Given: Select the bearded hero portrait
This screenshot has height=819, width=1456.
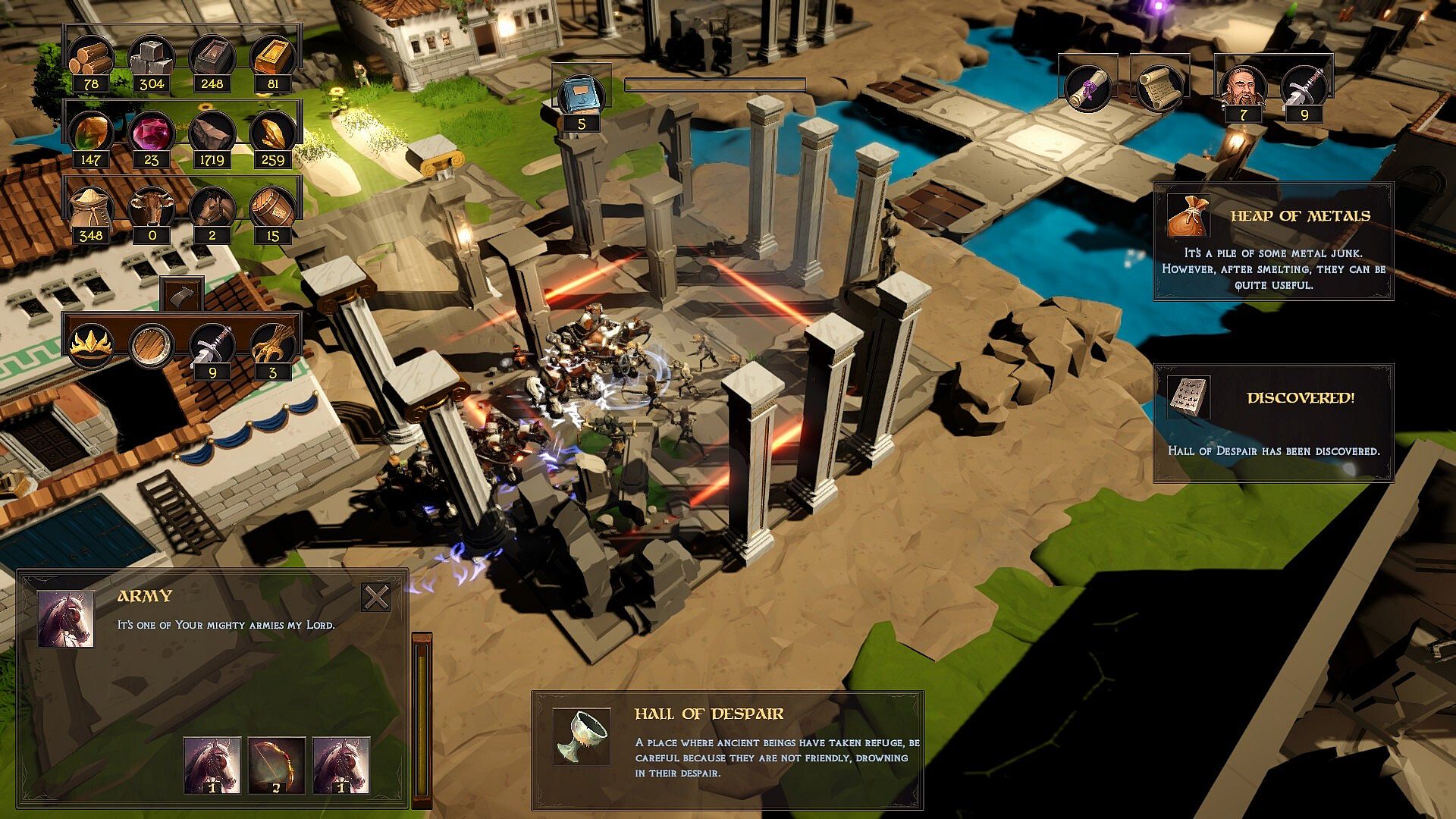Looking at the screenshot, I should coord(1242,85).
